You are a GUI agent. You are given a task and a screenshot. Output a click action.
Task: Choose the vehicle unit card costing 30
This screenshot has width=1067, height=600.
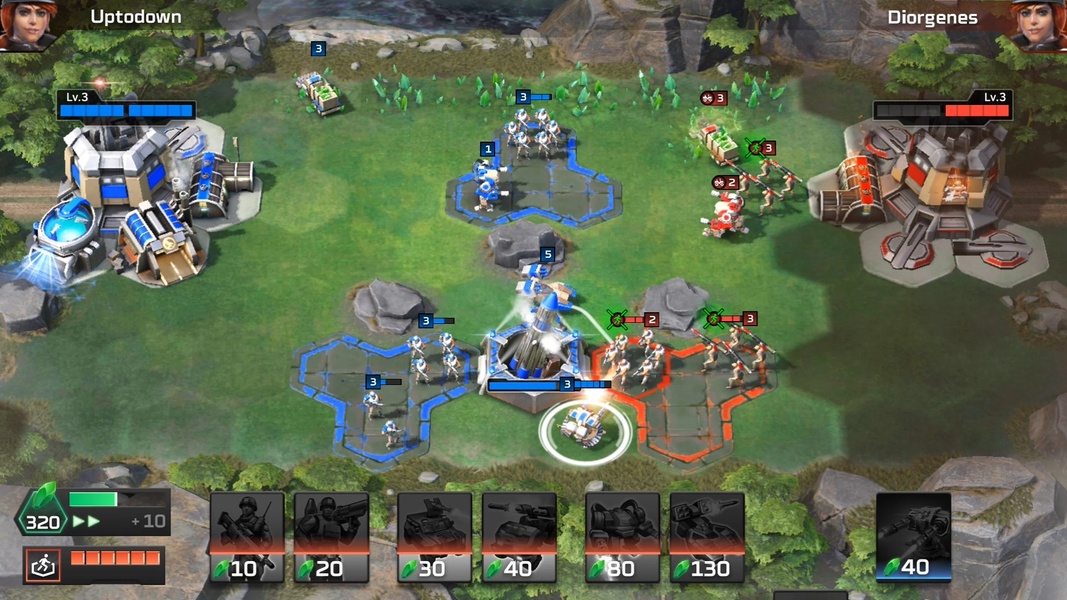(435, 537)
